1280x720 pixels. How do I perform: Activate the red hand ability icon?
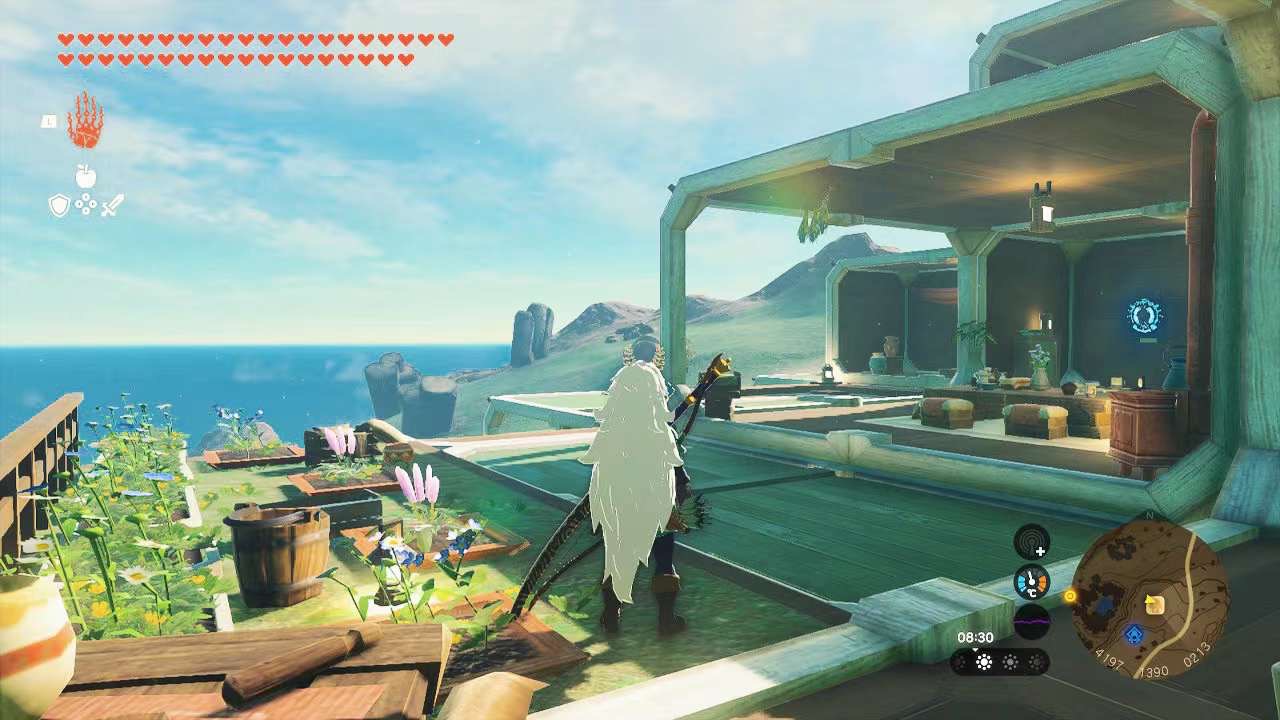85,121
